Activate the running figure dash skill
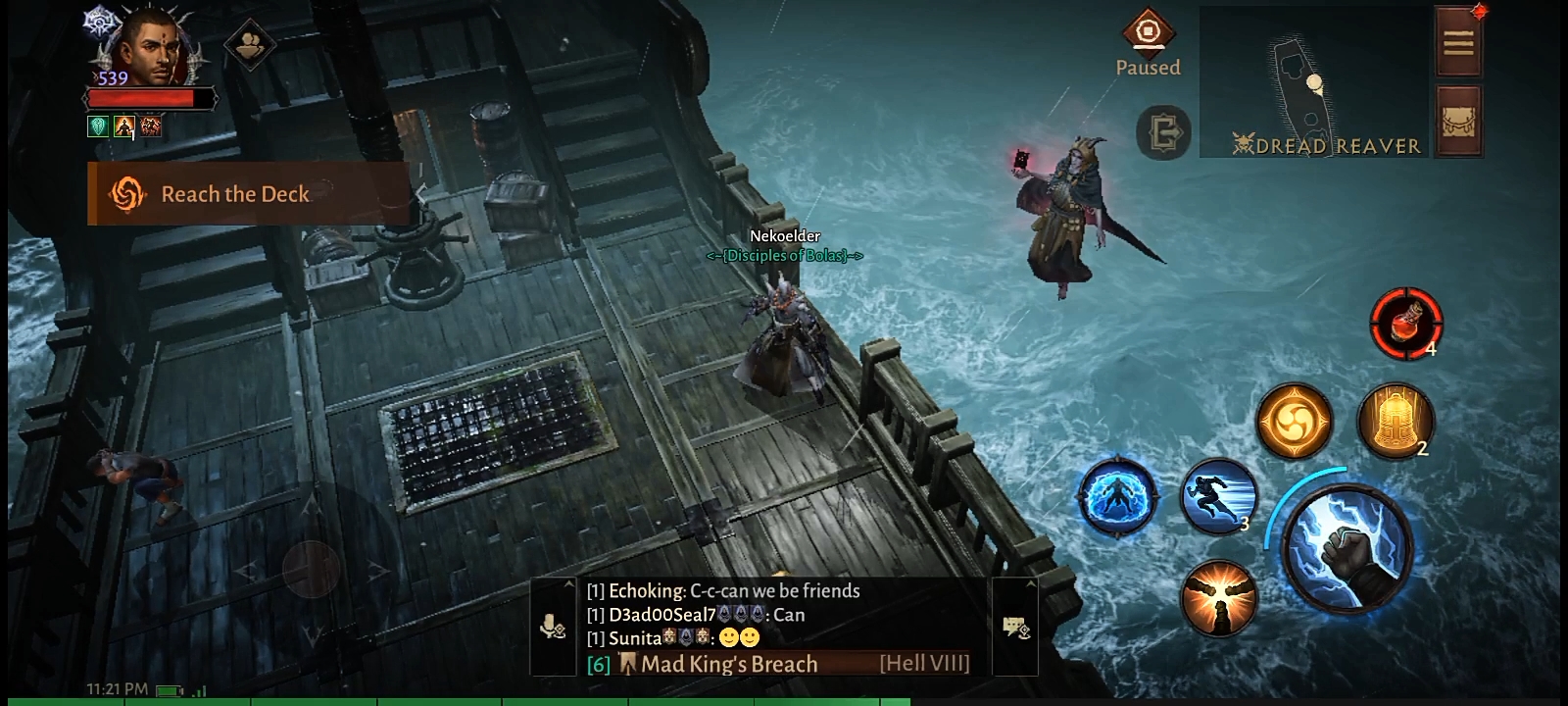 click(x=1219, y=496)
